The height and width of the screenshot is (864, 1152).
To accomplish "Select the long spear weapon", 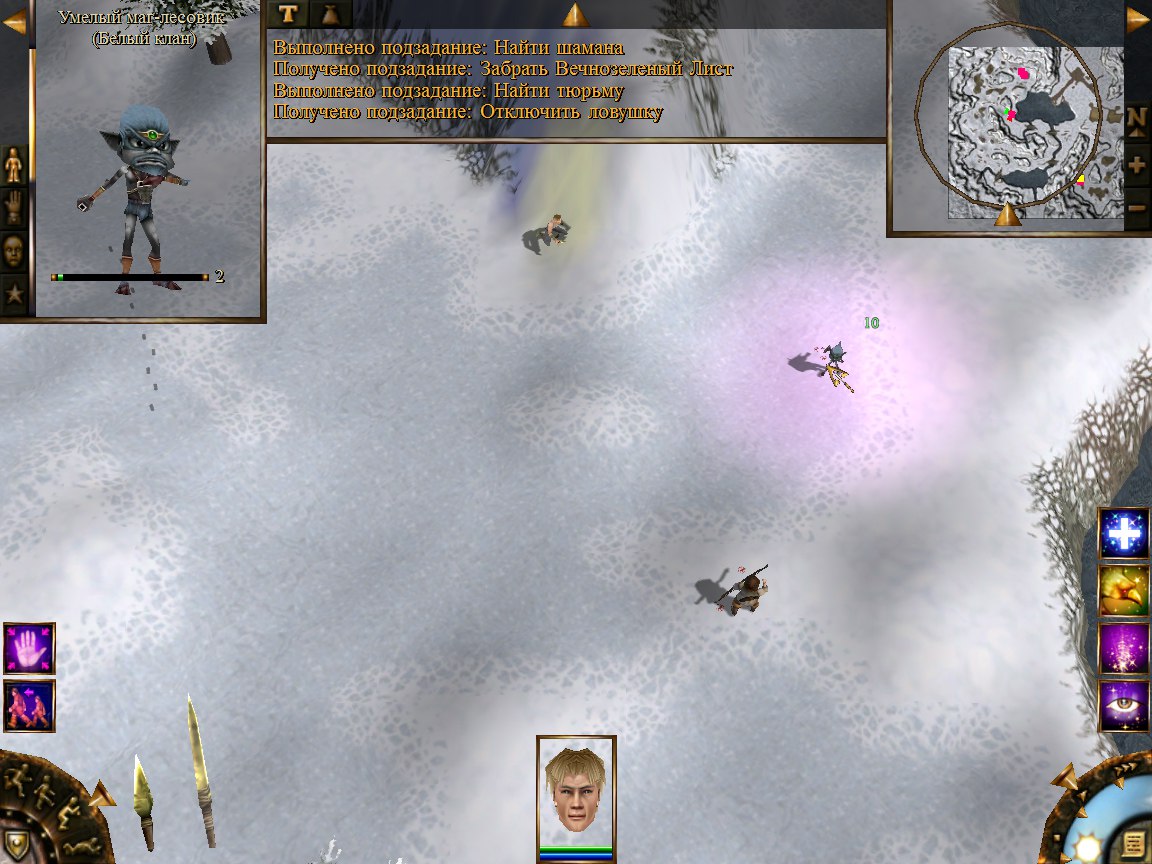I will pyautogui.click(x=200, y=770).
